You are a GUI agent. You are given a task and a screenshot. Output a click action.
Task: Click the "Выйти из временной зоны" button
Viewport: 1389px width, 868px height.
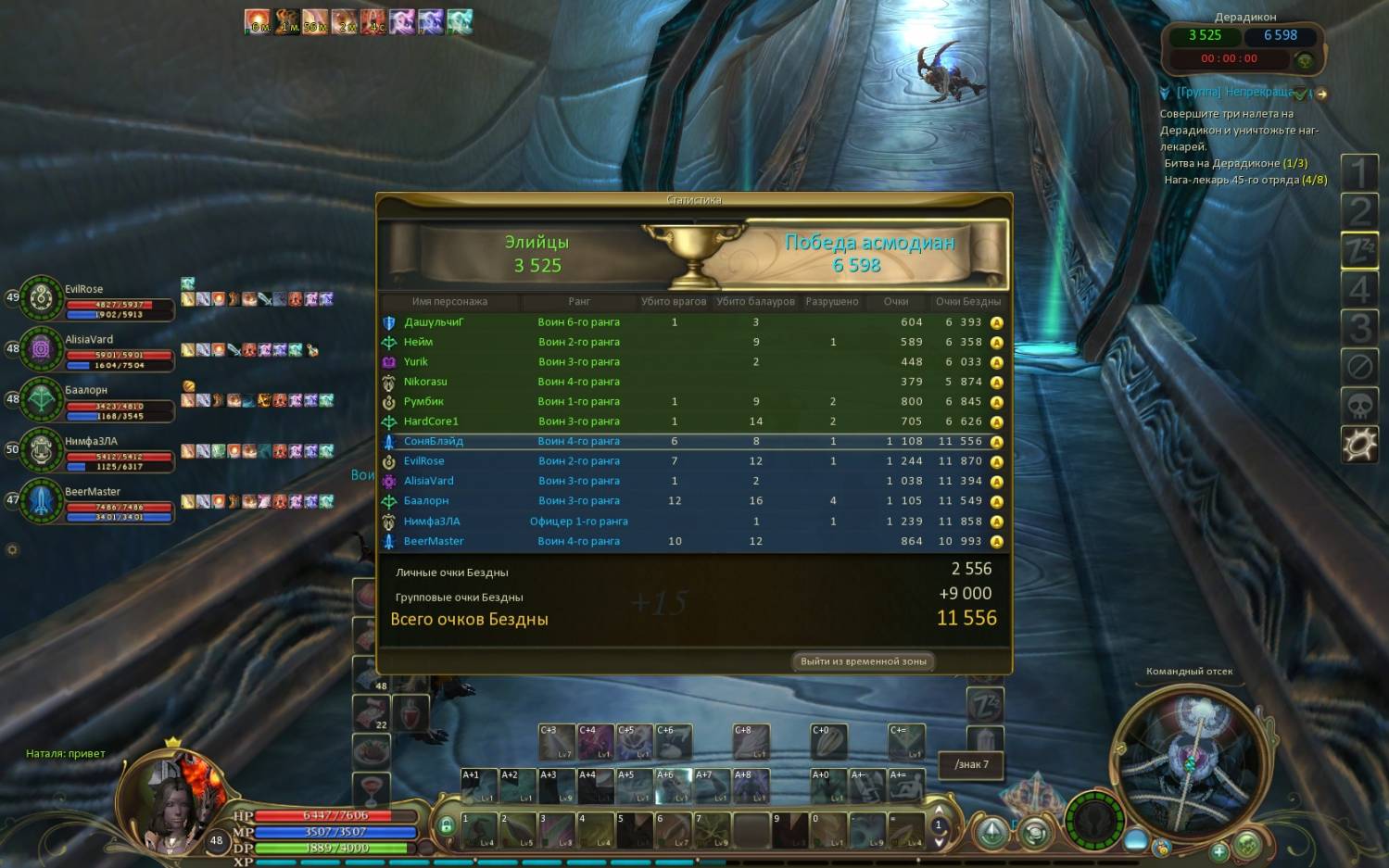pos(863,661)
